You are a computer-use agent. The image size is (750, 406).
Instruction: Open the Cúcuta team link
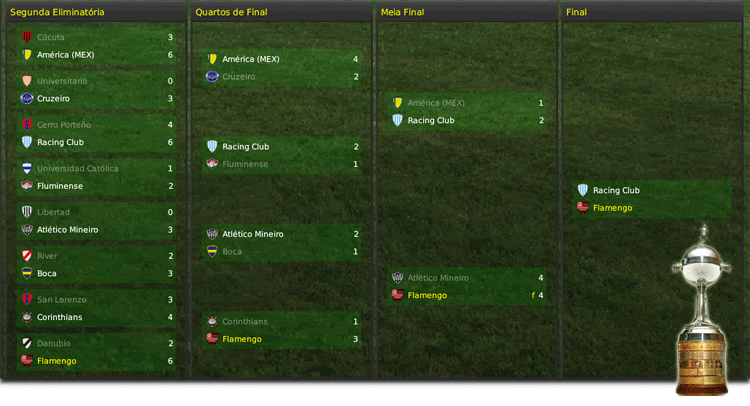pyautogui.click(x=51, y=37)
